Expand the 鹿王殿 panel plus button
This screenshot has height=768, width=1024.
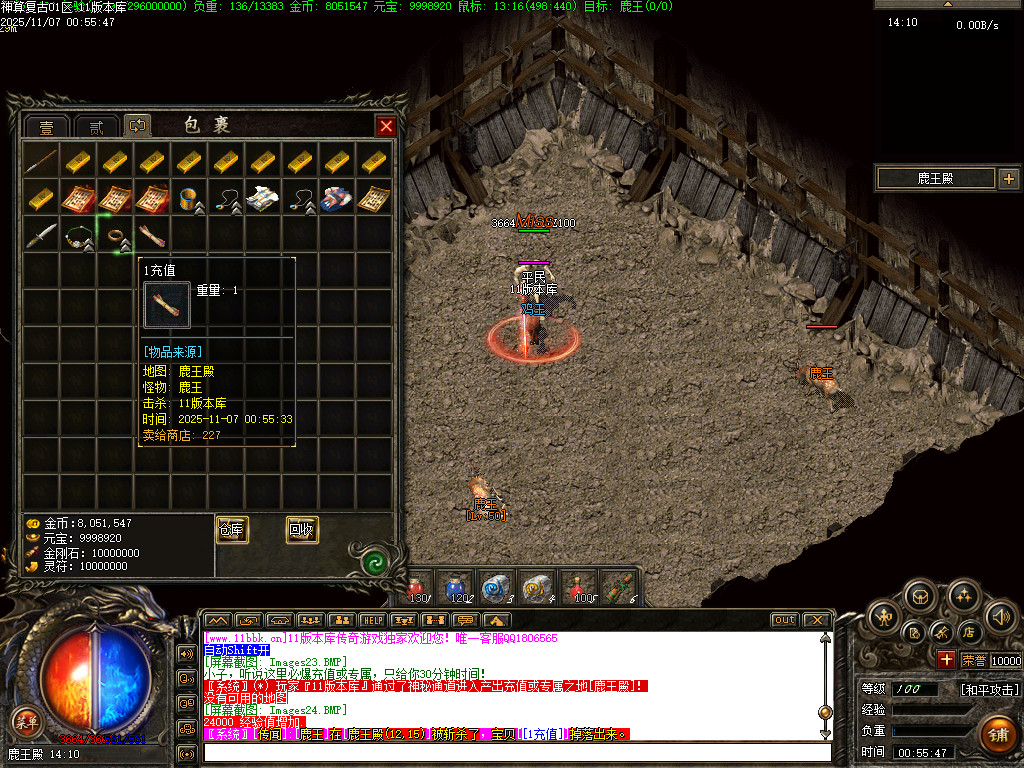tap(1008, 179)
